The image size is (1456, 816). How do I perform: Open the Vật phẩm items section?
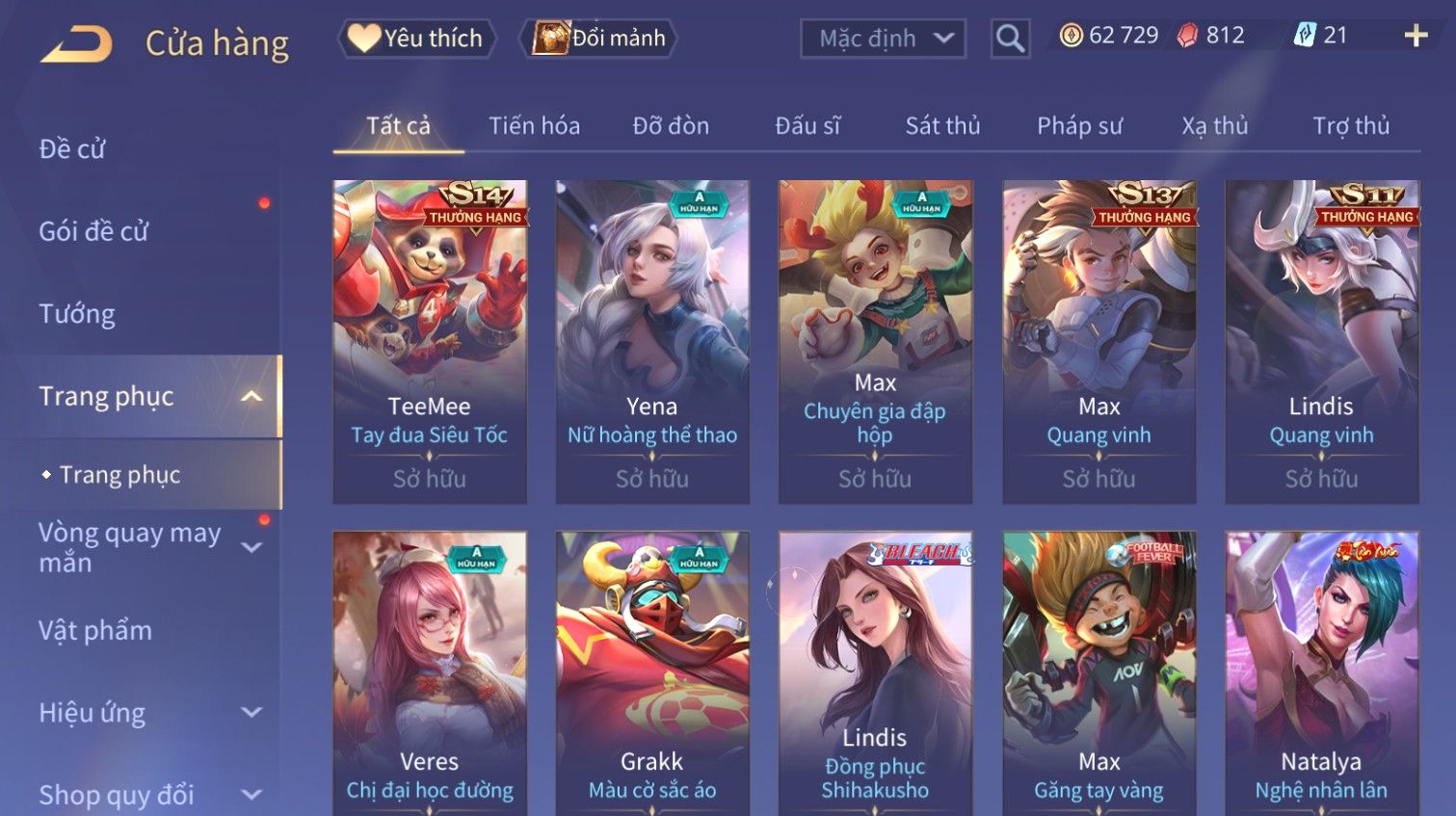pyautogui.click(x=95, y=631)
